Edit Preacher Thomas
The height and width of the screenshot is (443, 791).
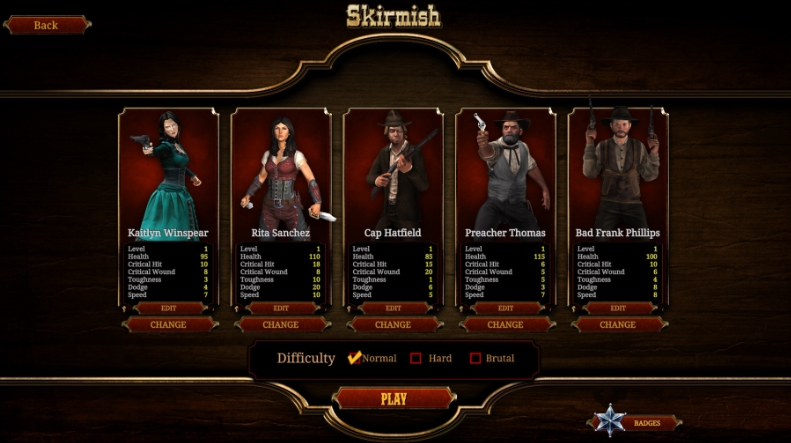click(x=505, y=308)
